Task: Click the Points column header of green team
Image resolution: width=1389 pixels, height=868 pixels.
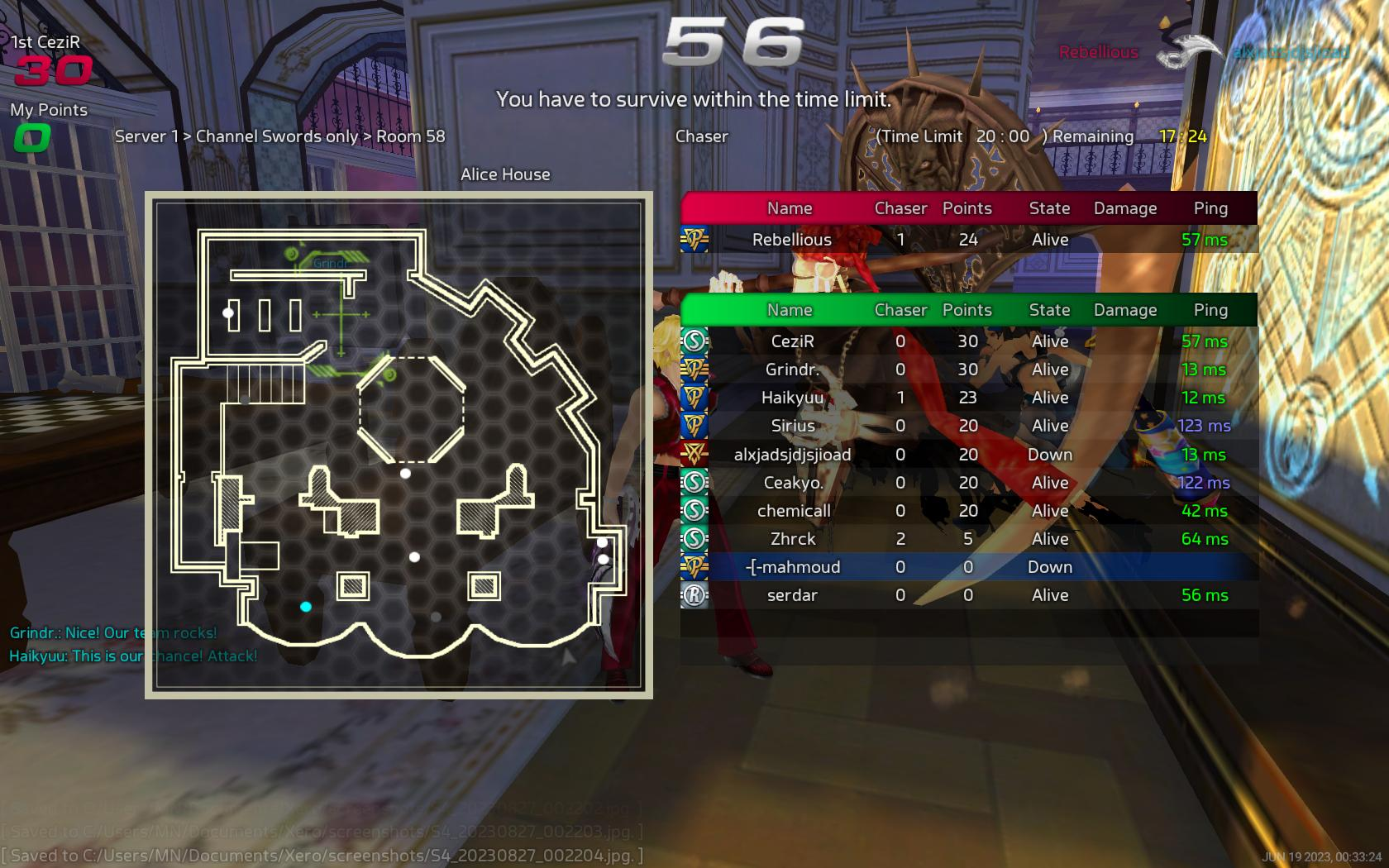Action: pyautogui.click(x=967, y=310)
